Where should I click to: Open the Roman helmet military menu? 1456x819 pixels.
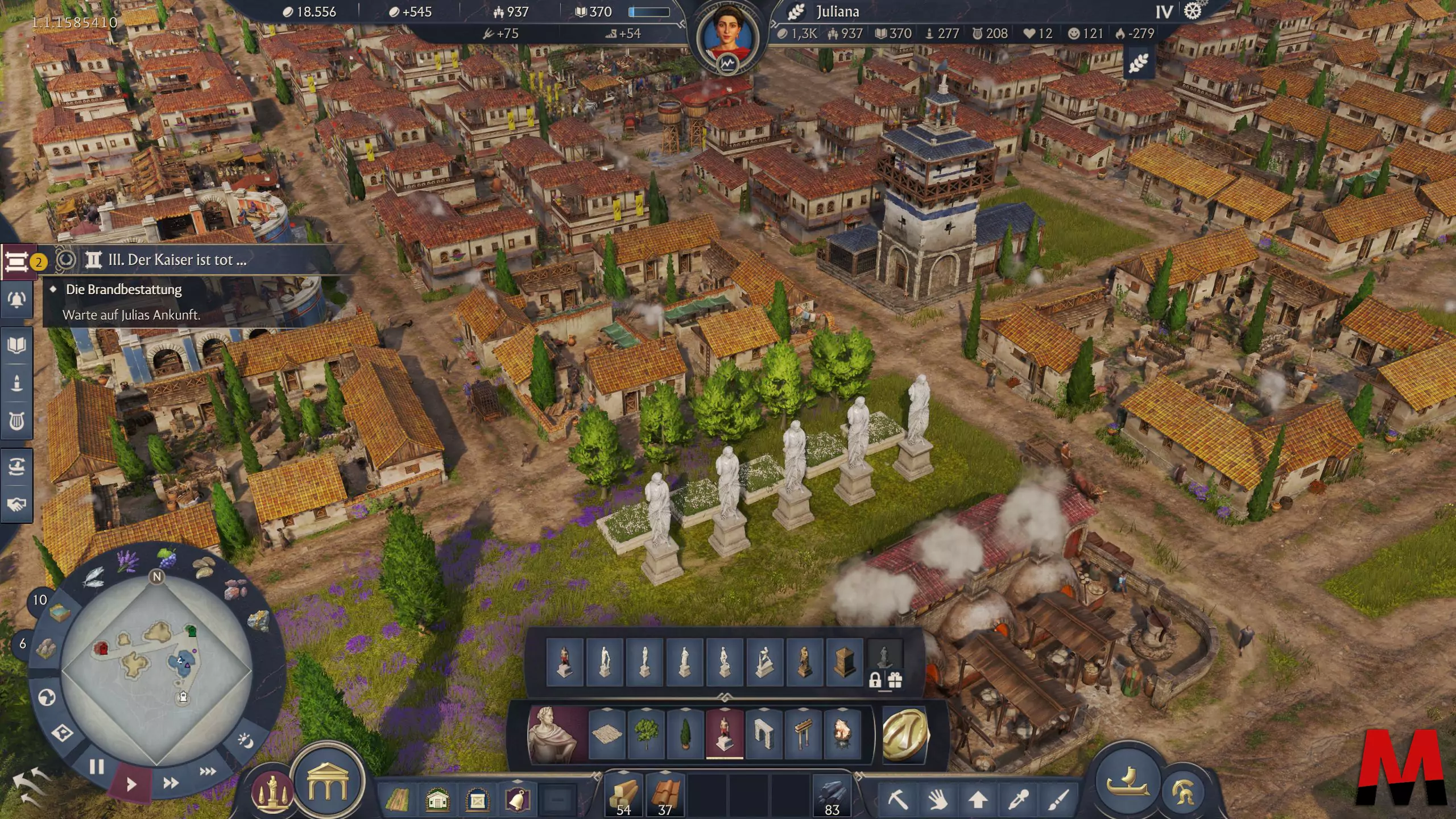(x=1185, y=791)
